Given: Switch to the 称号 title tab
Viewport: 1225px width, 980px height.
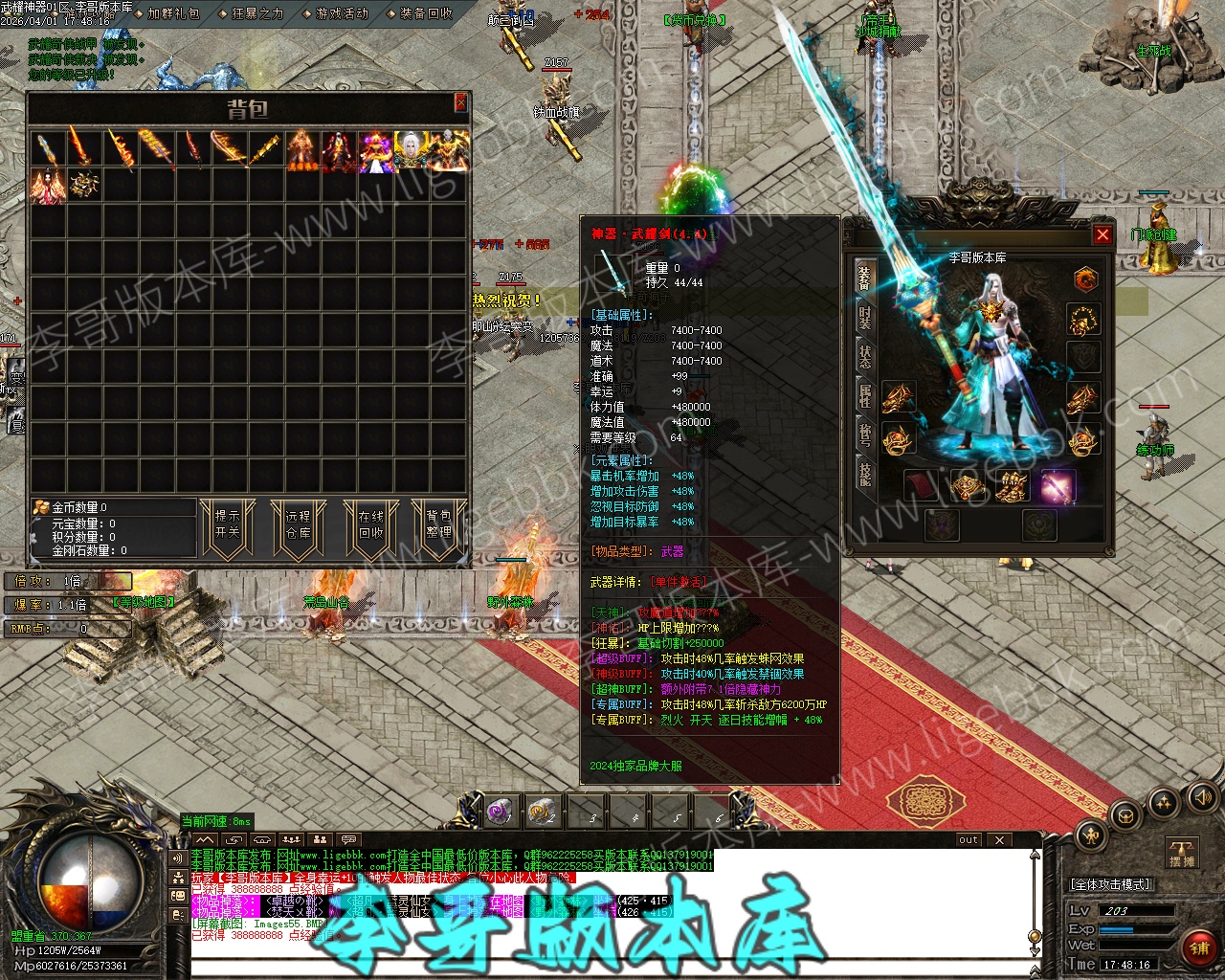Looking at the screenshot, I should [864, 434].
